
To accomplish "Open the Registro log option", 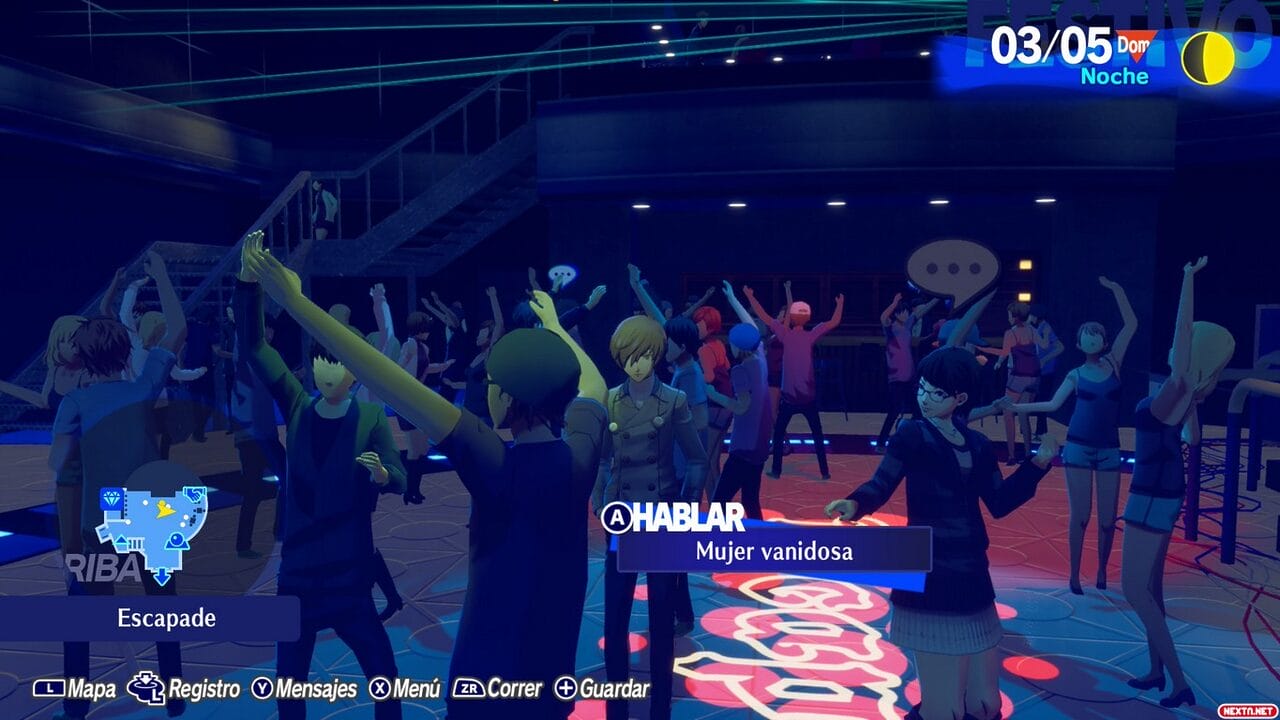I will point(183,689).
